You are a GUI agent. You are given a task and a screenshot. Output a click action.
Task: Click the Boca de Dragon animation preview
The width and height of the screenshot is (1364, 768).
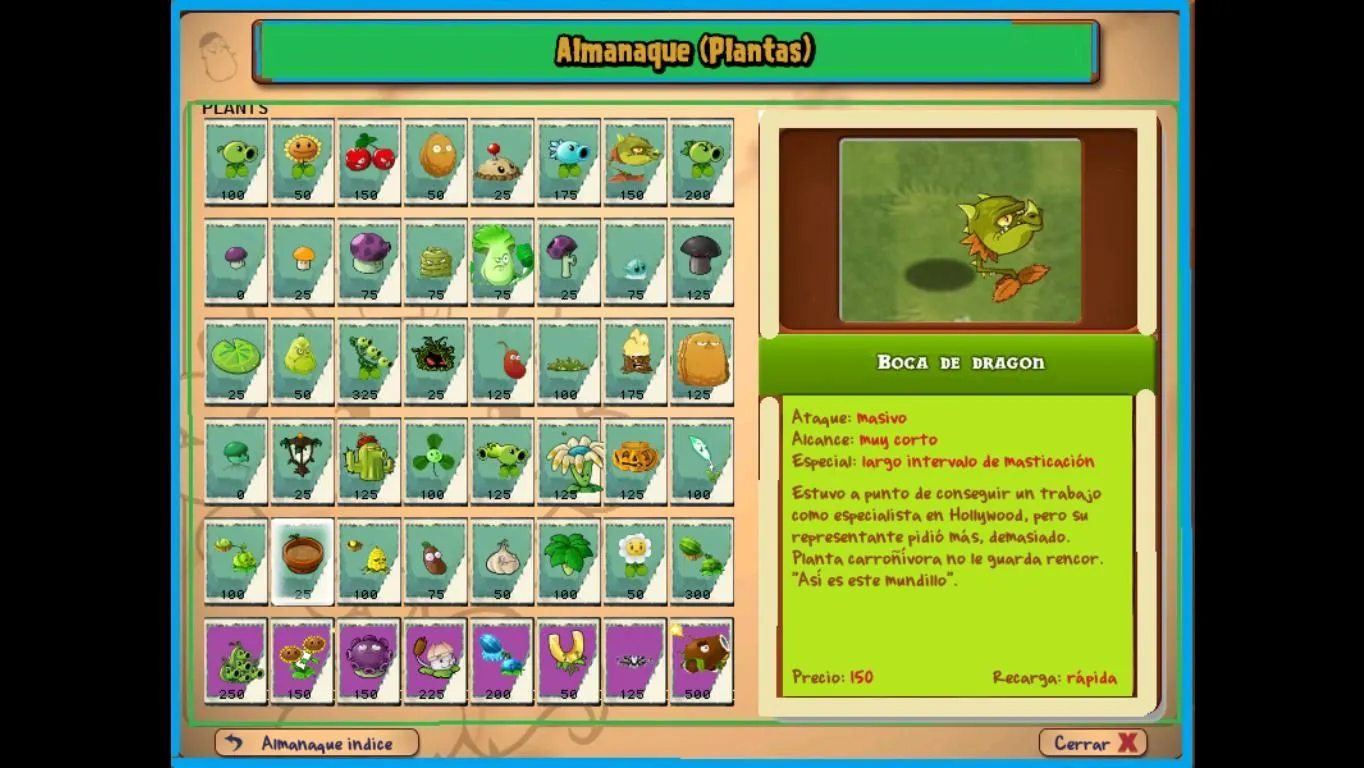click(959, 228)
